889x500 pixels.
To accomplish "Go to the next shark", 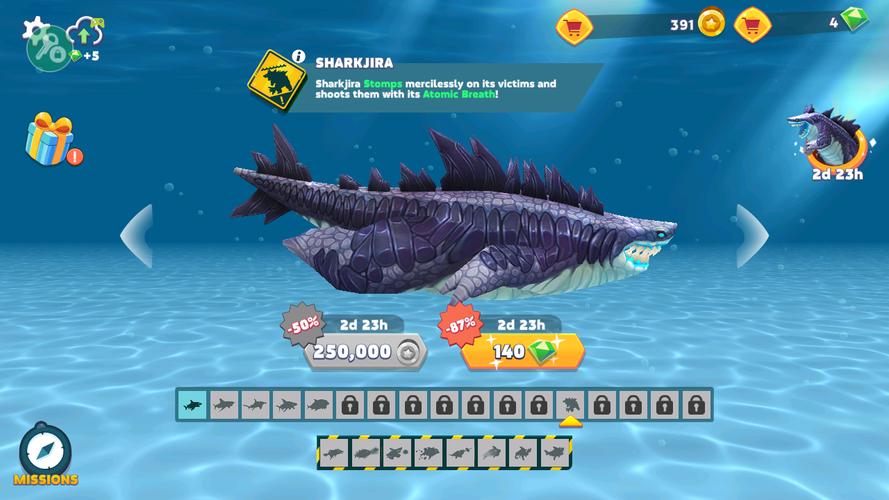I will [752, 236].
